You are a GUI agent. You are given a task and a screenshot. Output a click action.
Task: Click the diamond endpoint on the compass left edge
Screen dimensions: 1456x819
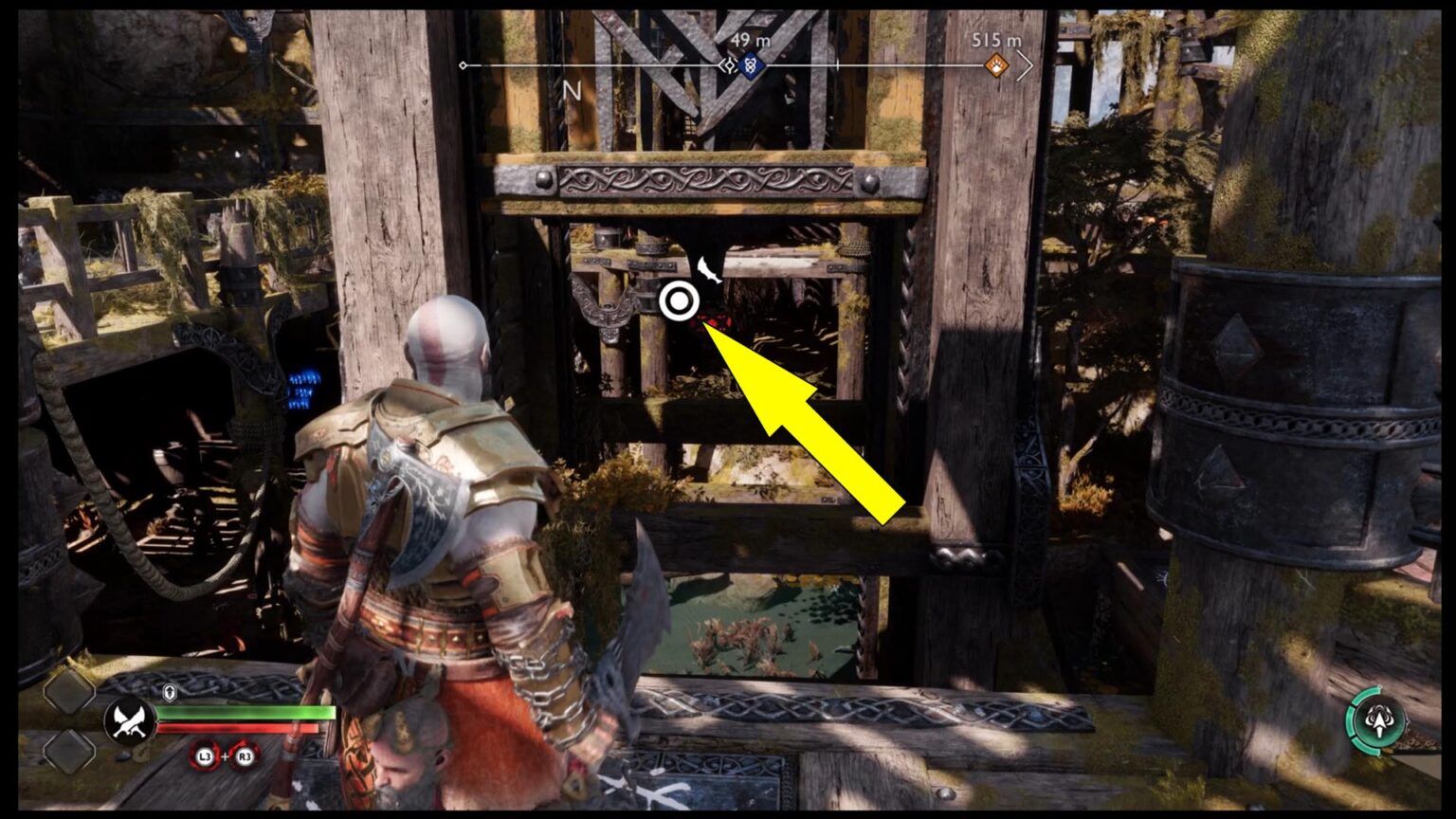click(463, 65)
